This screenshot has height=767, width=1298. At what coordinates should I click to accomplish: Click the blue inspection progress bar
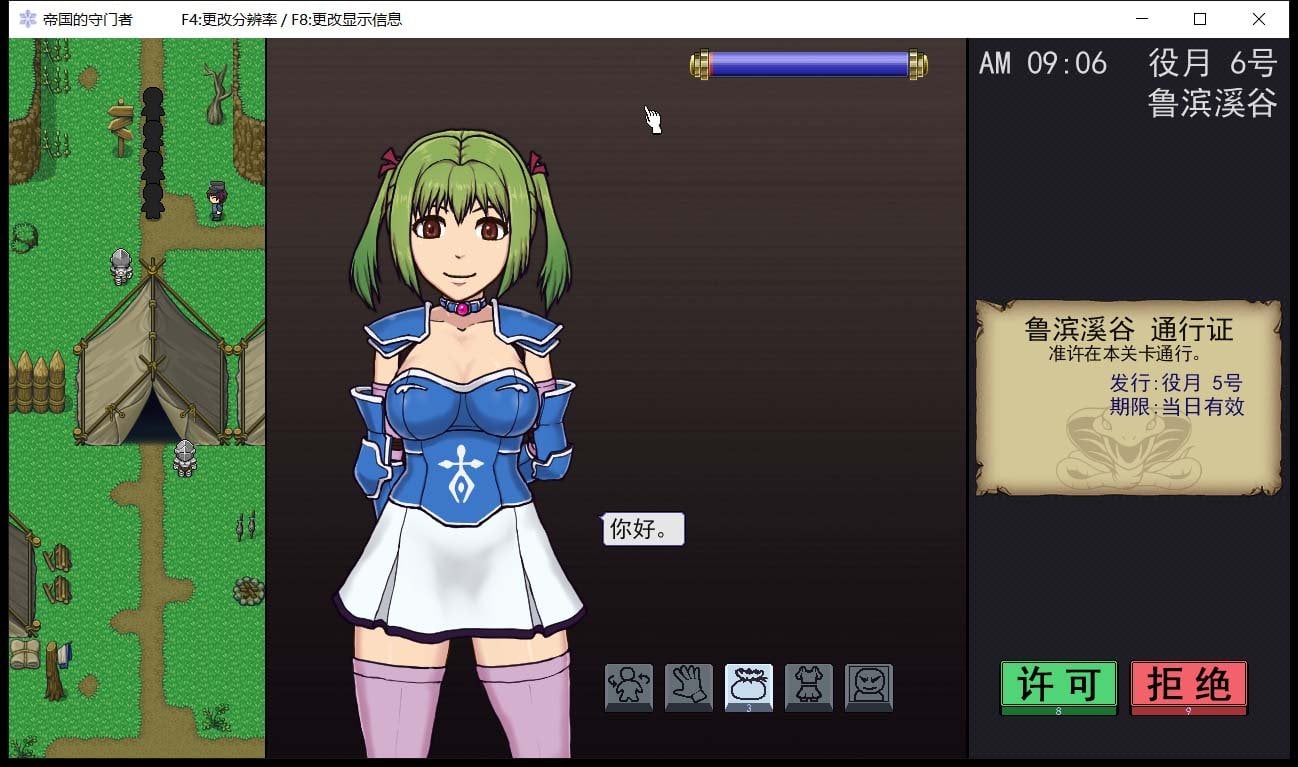(807, 63)
